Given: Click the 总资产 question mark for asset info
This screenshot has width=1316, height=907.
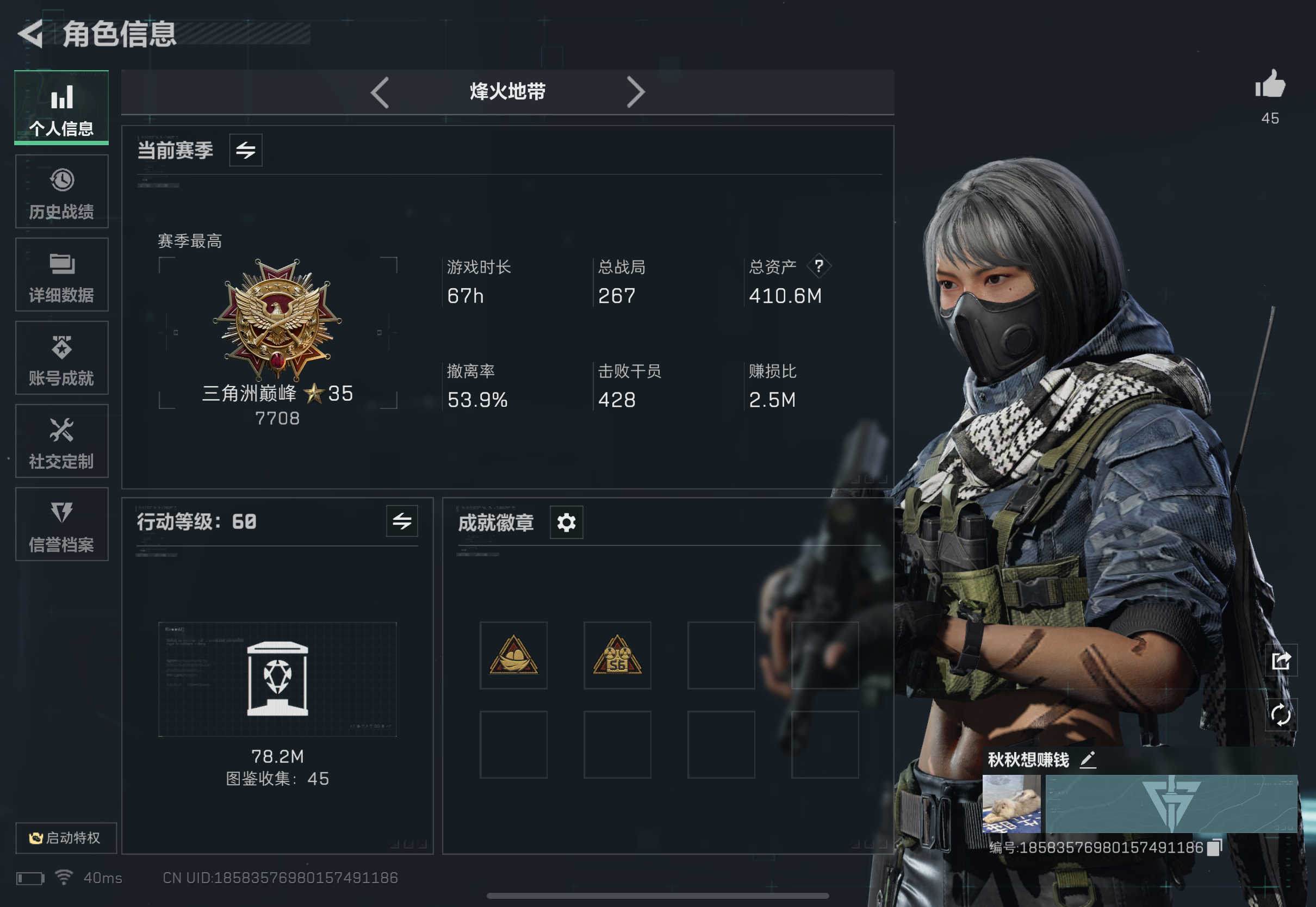Looking at the screenshot, I should point(819,267).
